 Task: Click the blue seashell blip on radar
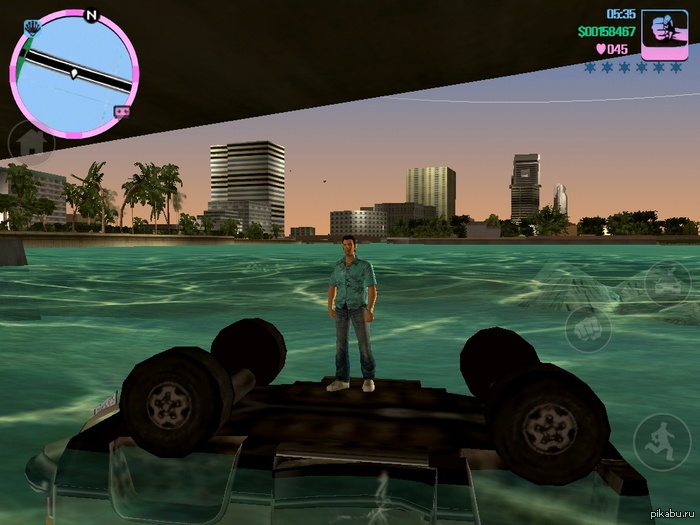(31, 24)
